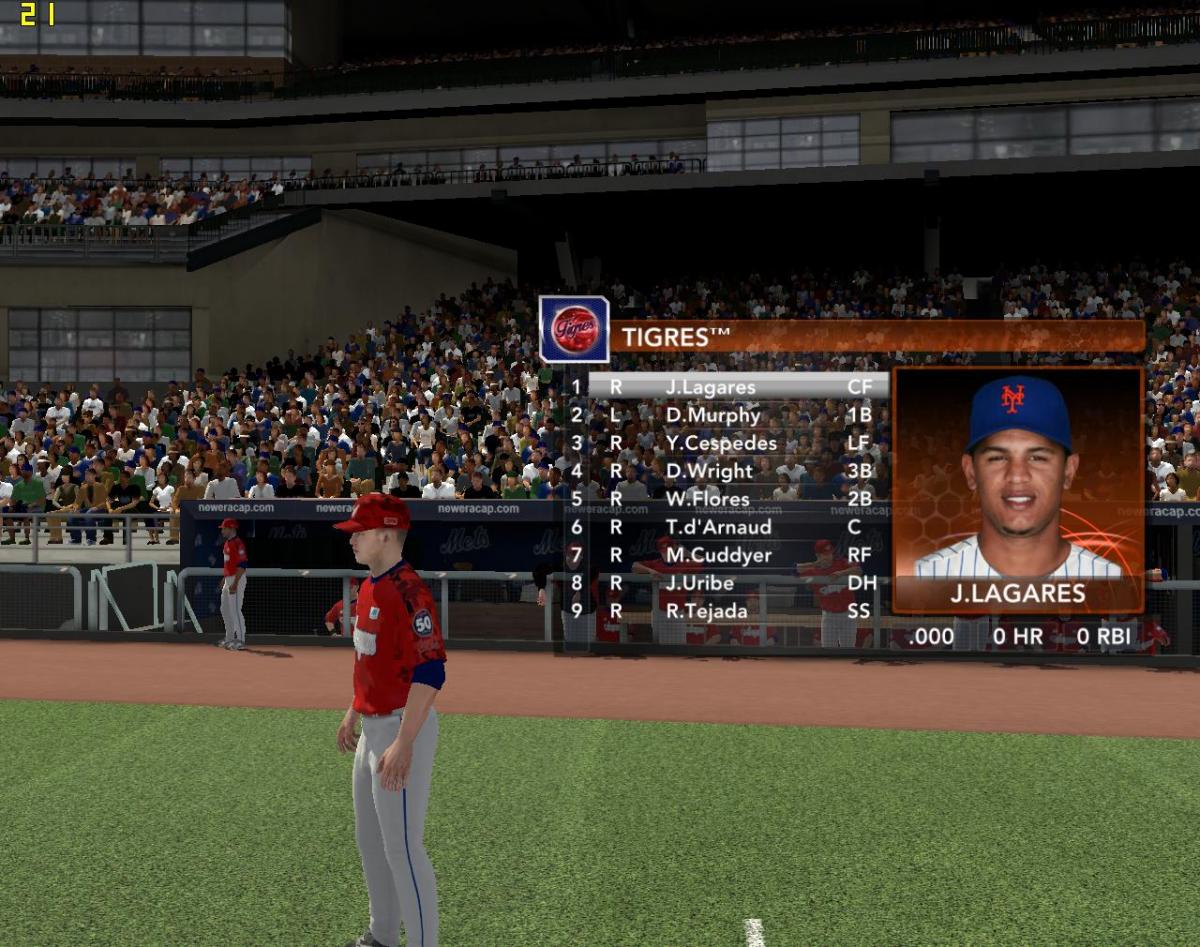Click the J.Lagares player portrait
This screenshot has width=1200, height=947.
[1017, 475]
